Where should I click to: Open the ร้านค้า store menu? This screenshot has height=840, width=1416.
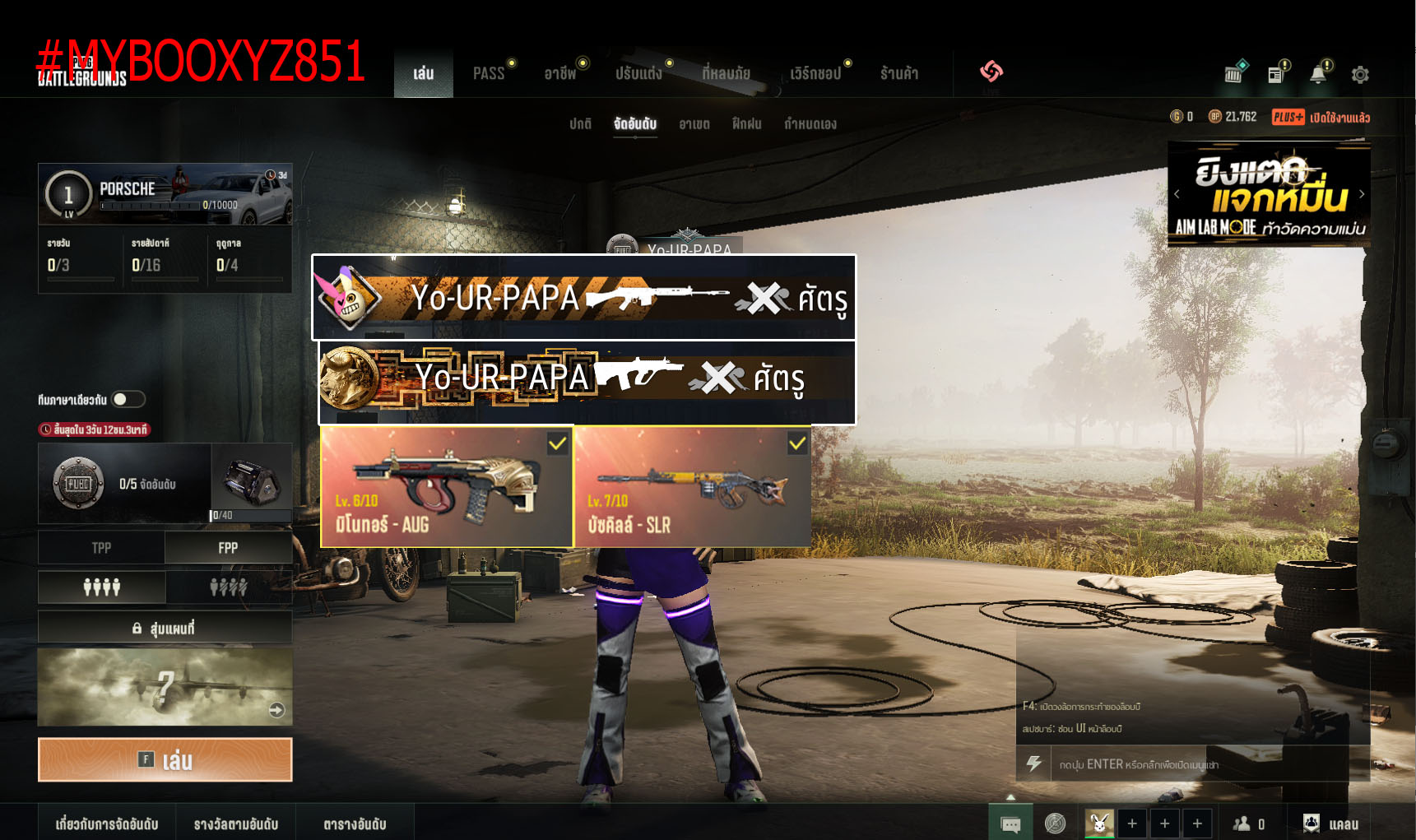(x=899, y=72)
